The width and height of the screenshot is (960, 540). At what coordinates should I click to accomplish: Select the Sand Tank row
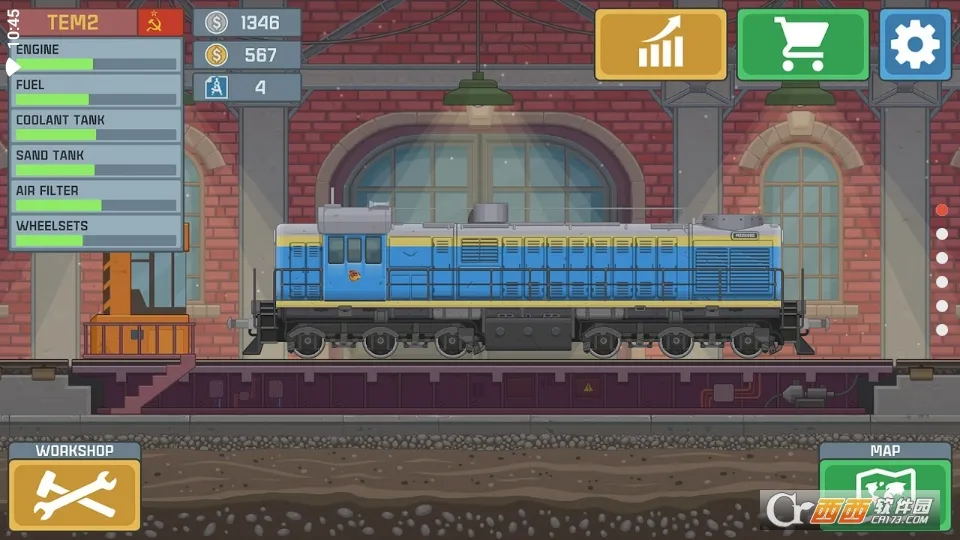click(96, 162)
